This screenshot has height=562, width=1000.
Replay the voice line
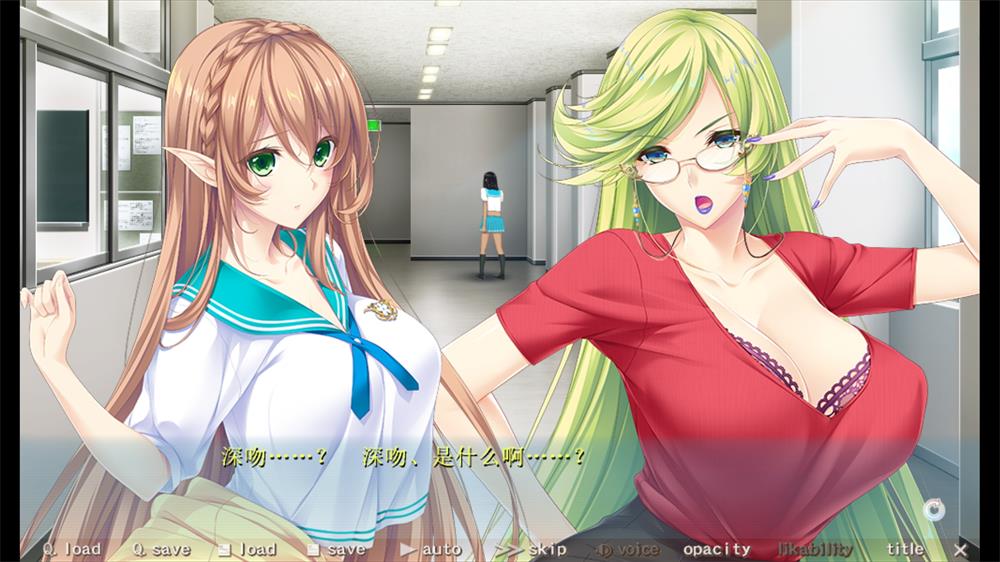click(628, 549)
